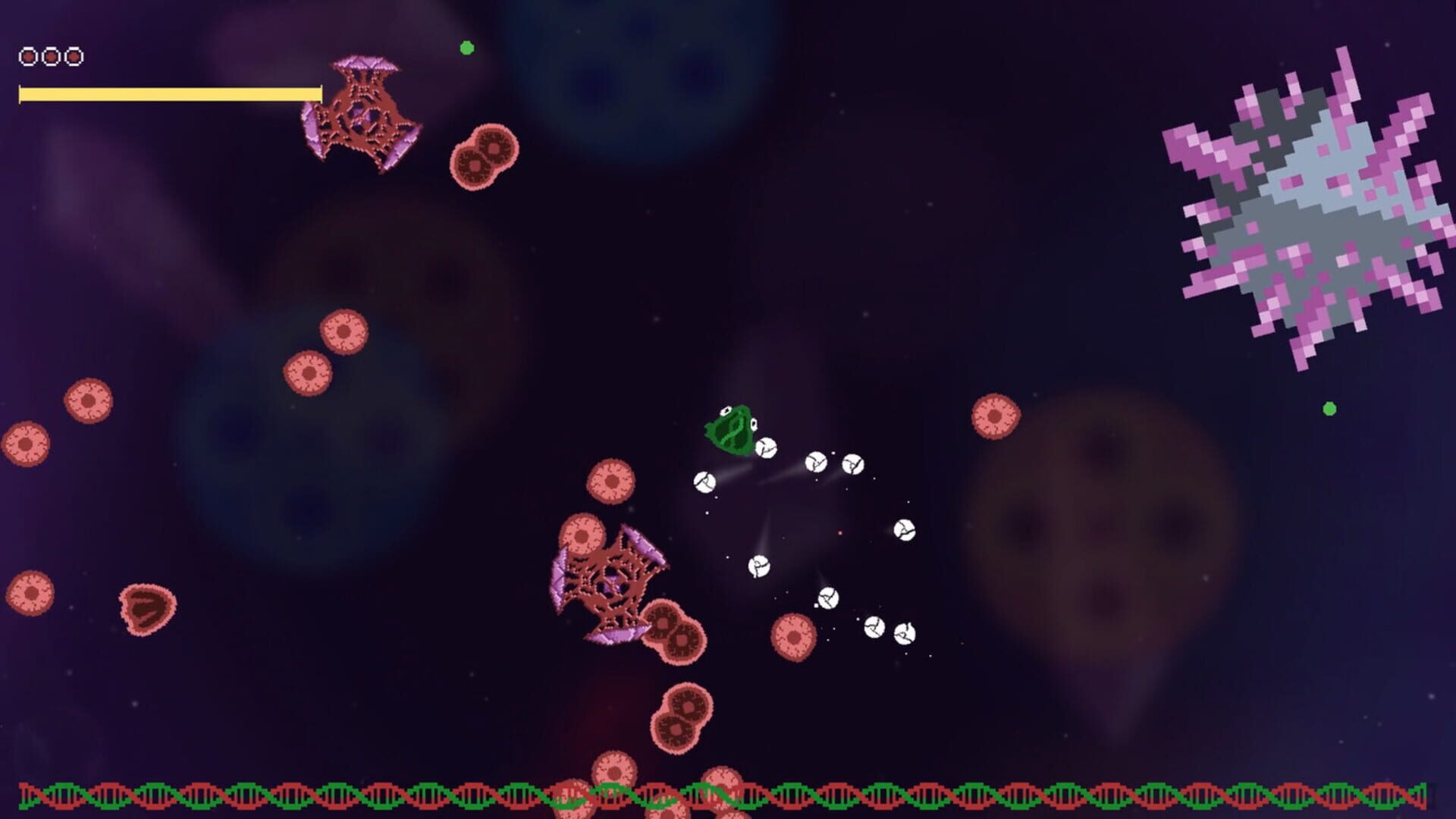Click the yellow energy bar
The height and width of the screenshot is (819, 1456).
(x=171, y=93)
